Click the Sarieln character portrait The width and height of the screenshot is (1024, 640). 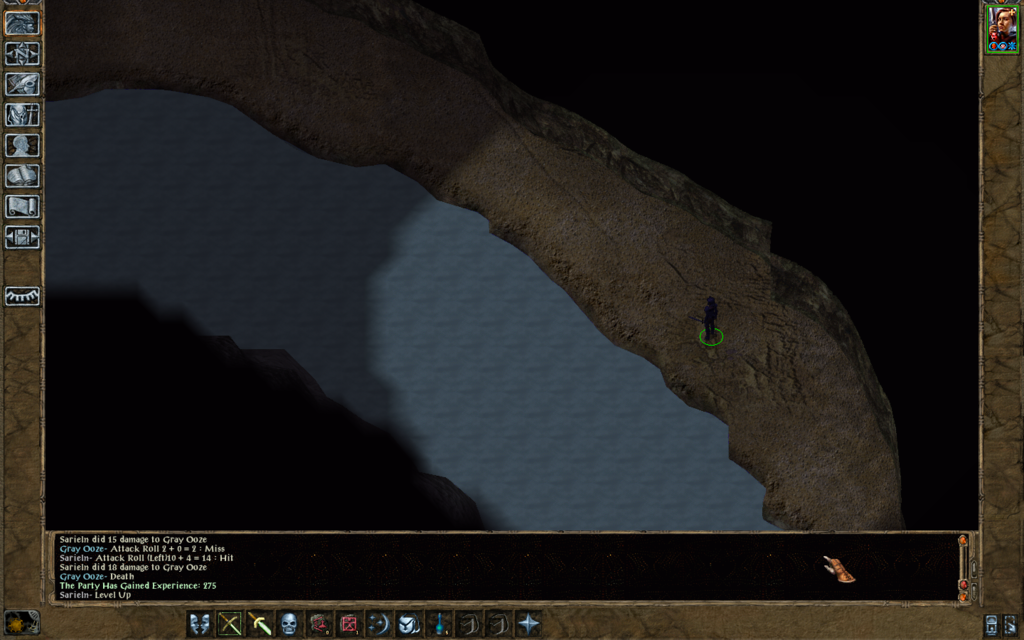tap(1002, 26)
